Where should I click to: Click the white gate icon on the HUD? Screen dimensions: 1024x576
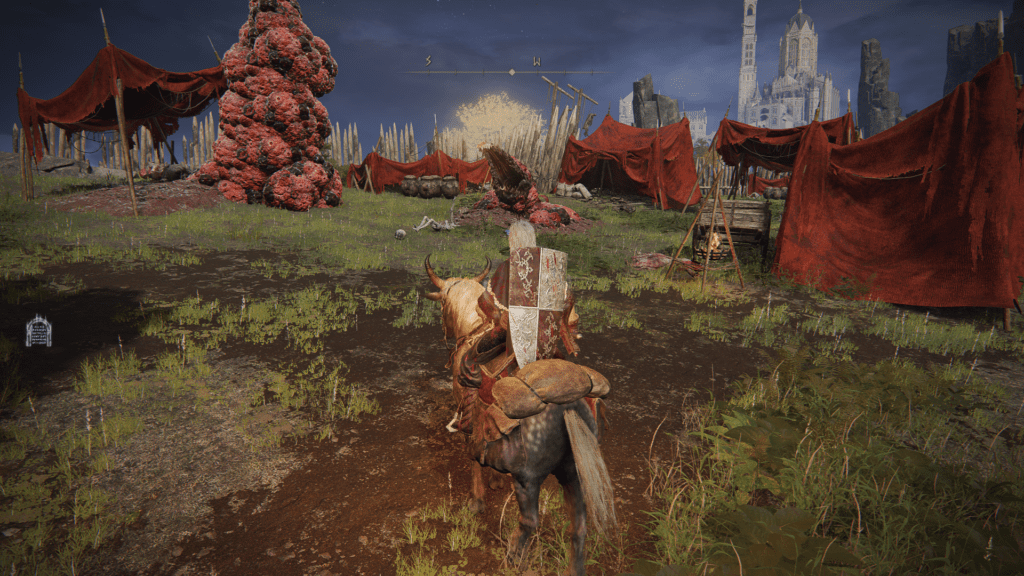pos(38,331)
